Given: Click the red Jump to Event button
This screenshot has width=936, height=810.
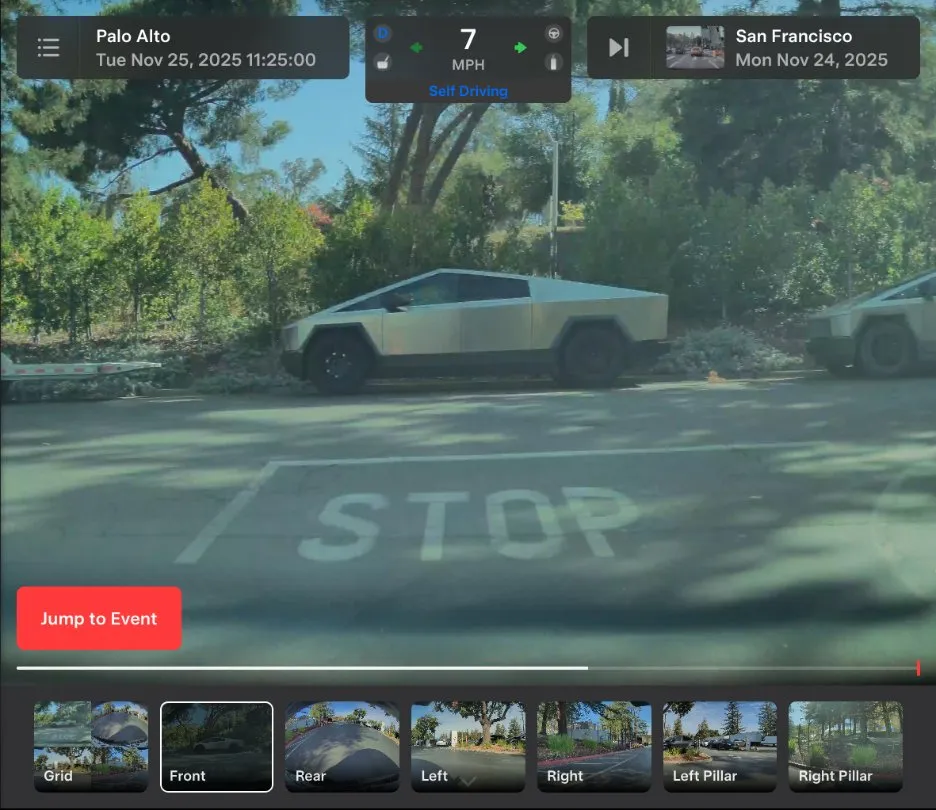Looking at the screenshot, I should pyautogui.click(x=99, y=618).
